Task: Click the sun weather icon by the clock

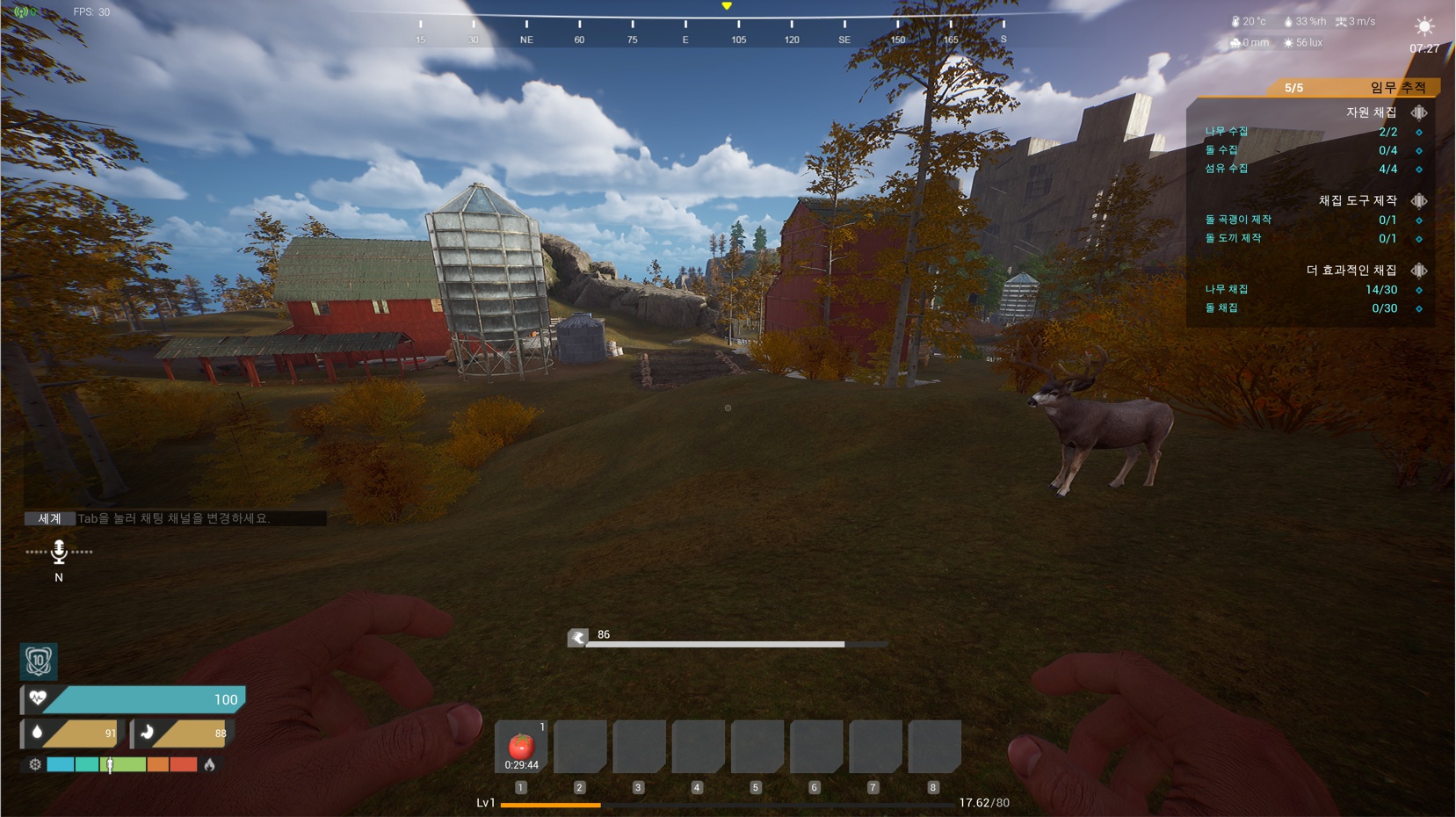Action: [1423, 26]
